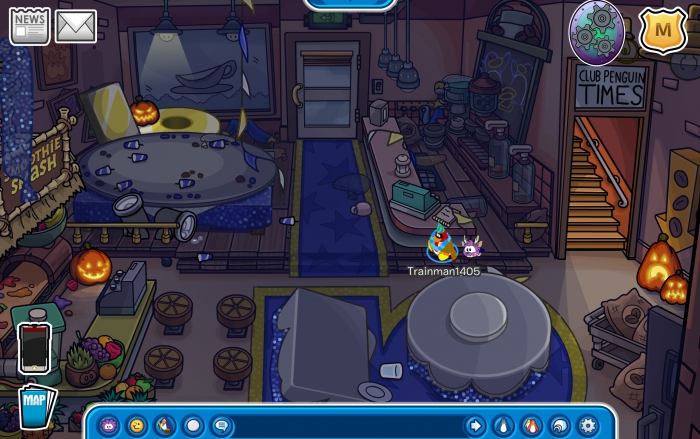Open the mail envelope icon
The width and height of the screenshot is (700, 439).
76,27
